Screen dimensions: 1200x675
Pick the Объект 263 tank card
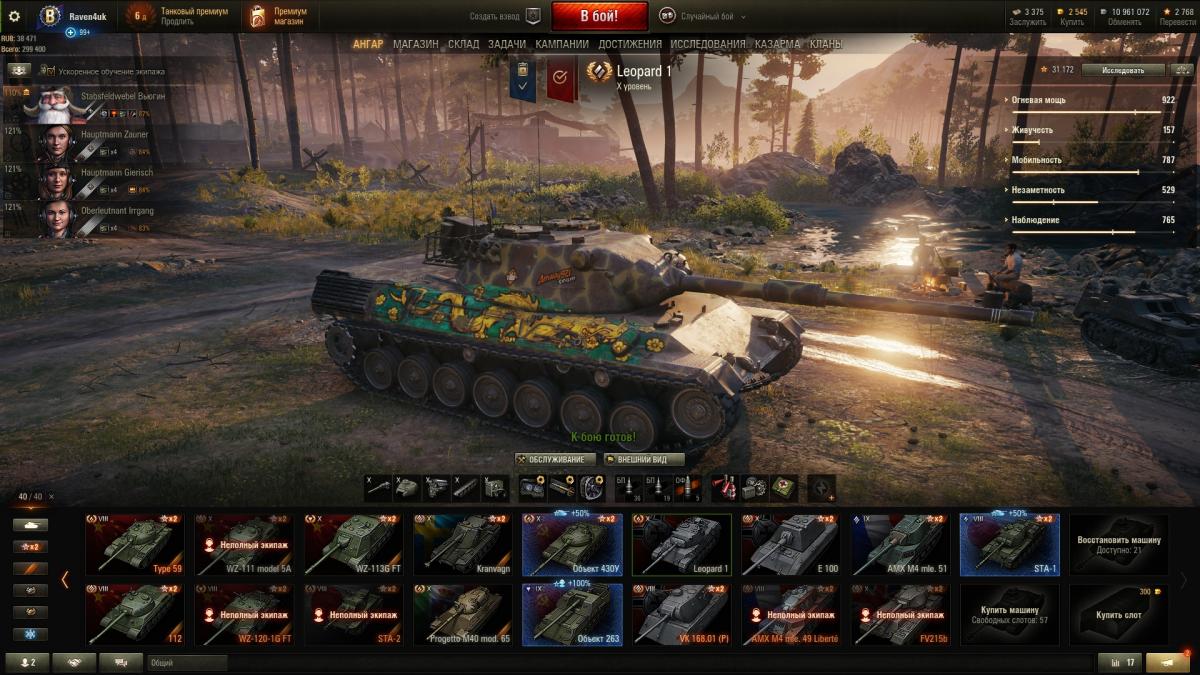pyautogui.click(x=572, y=614)
